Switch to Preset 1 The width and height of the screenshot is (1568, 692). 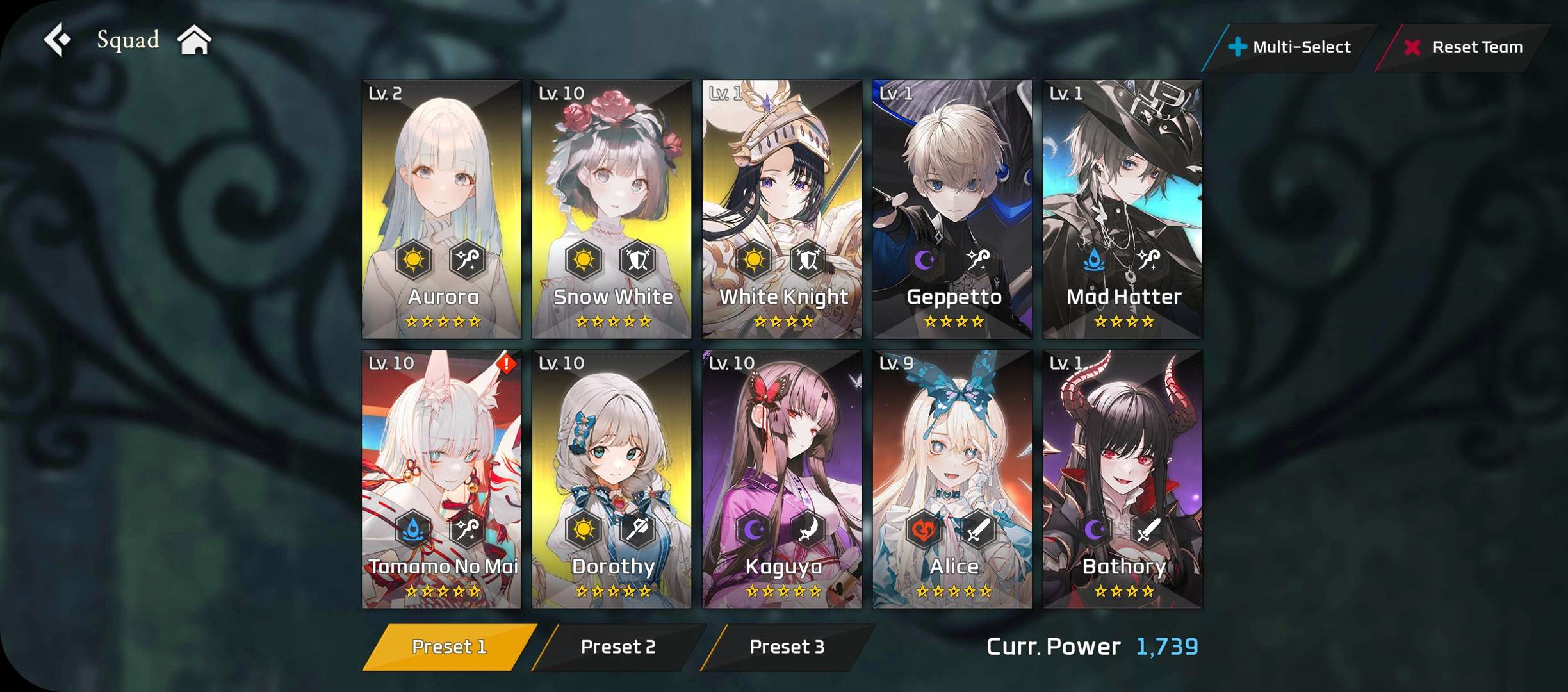click(449, 647)
